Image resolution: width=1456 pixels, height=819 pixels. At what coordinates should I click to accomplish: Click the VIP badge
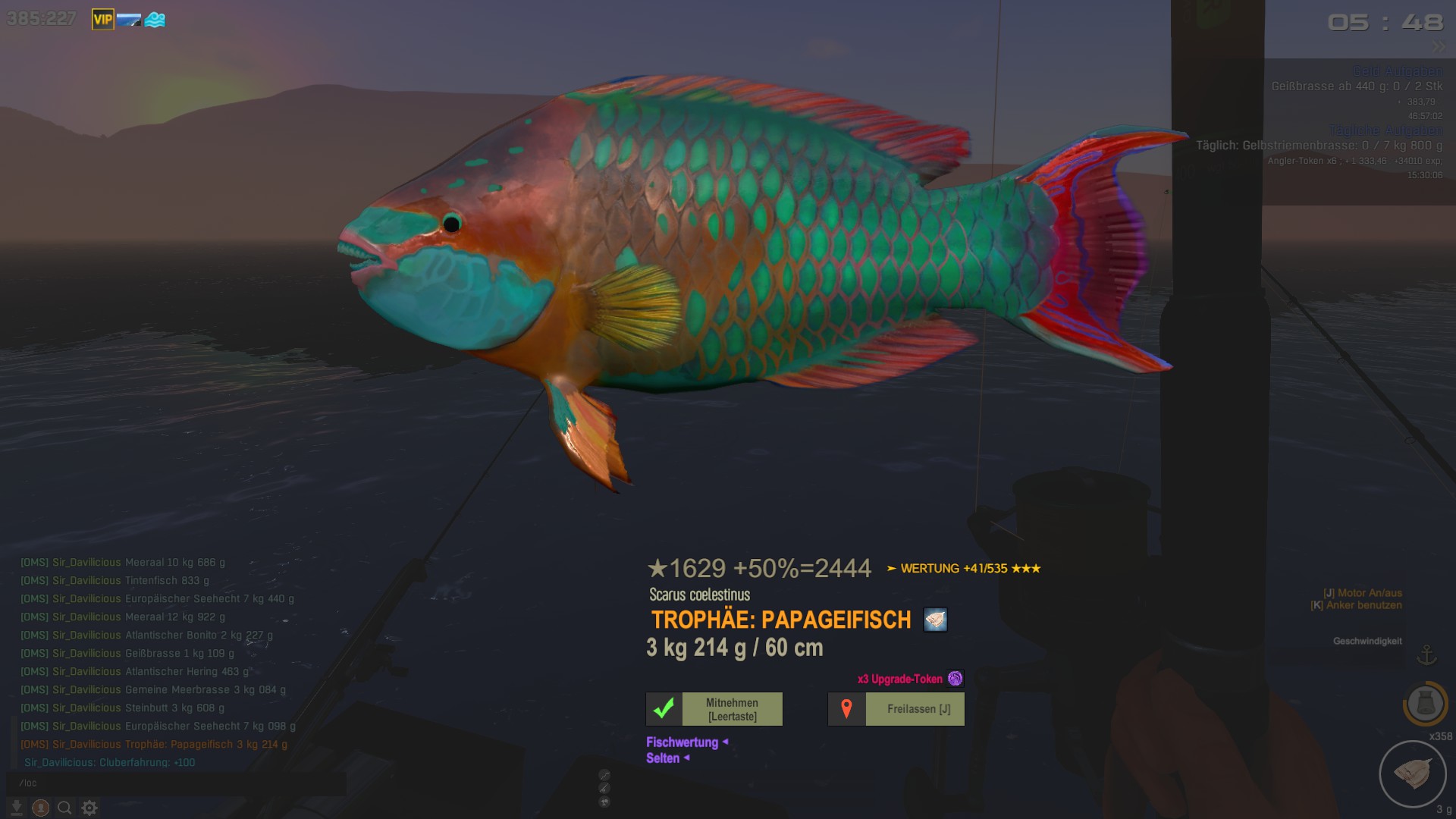coord(102,20)
